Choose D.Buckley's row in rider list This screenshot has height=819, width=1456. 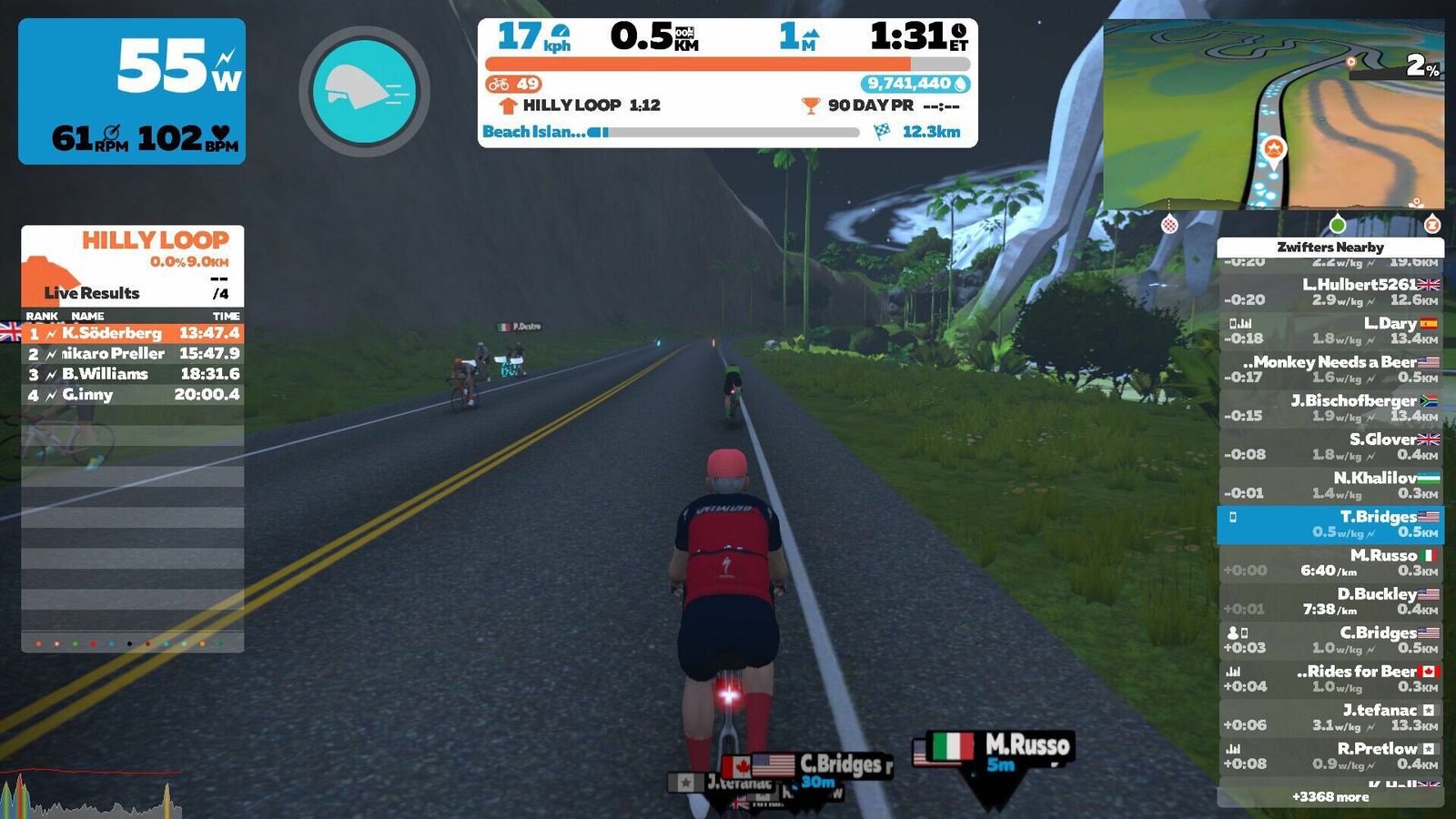[x=1330, y=602]
